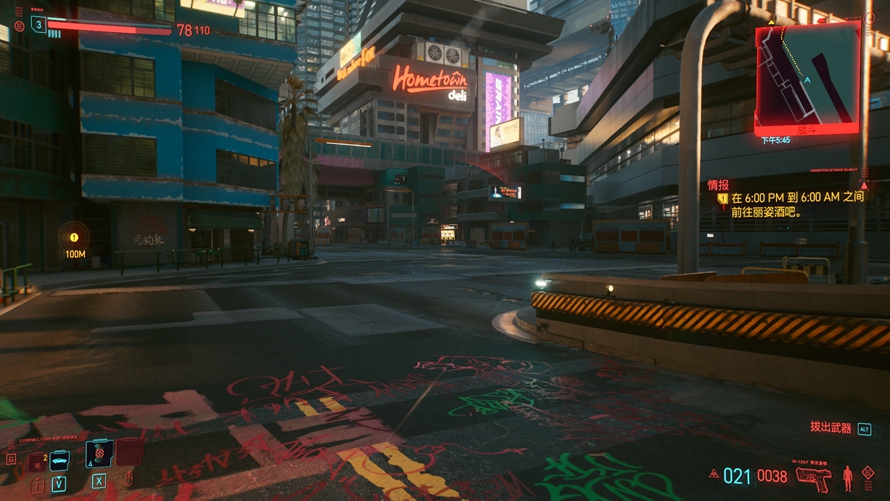This screenshot has height=501, width=890.
Task: Click the yellow quest marker showing 100M
Action: pos(74,238)
